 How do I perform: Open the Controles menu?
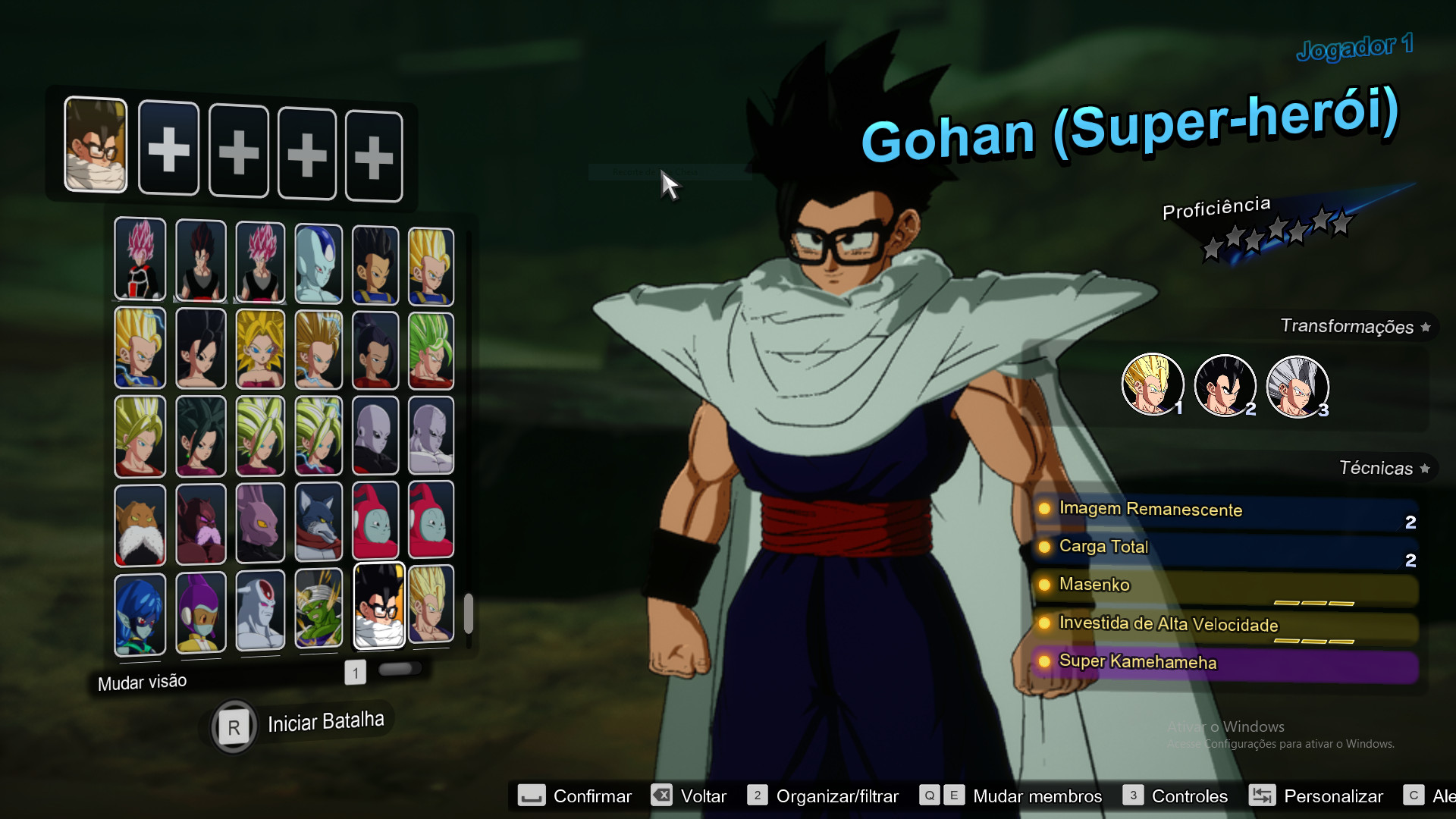1189,795
